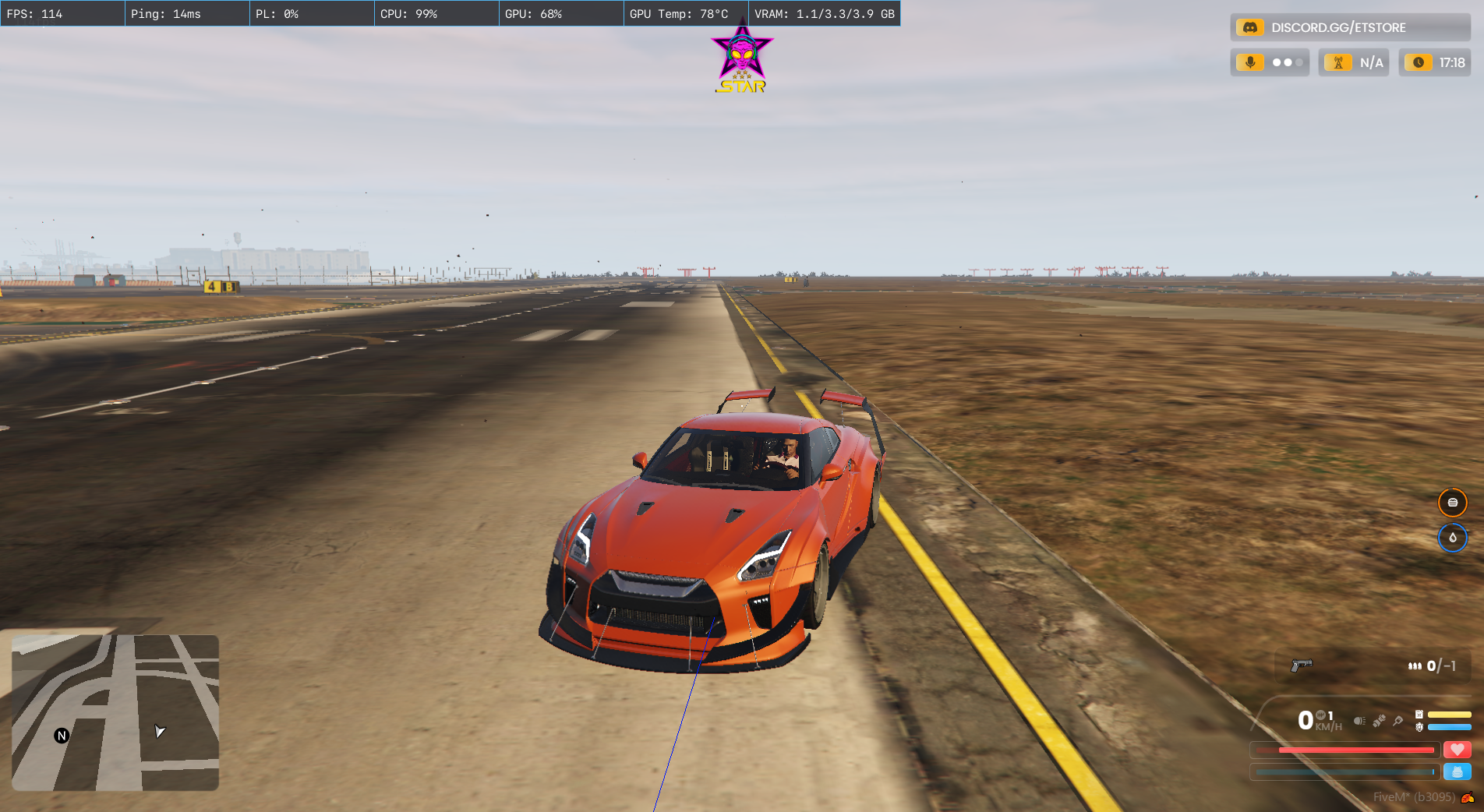Click the hunger burger status icon

point(1452,503)
